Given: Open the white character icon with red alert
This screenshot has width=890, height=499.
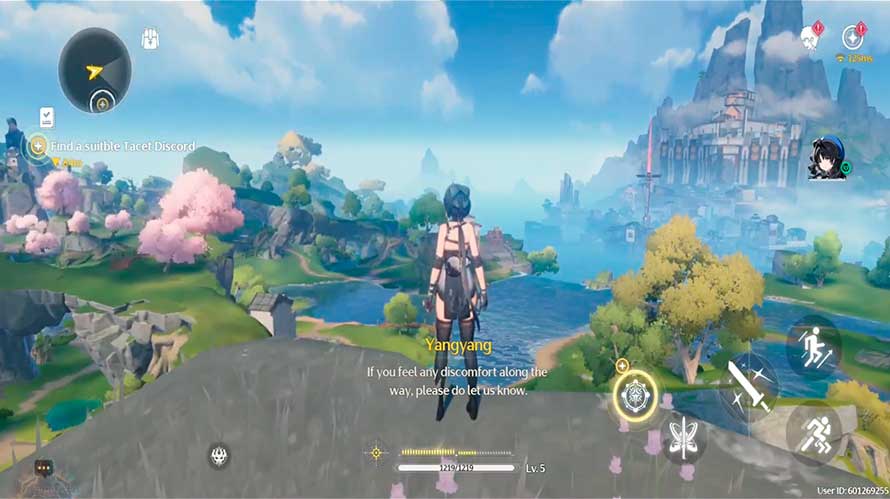Looking at the screenshot, I should coord(808,38).
